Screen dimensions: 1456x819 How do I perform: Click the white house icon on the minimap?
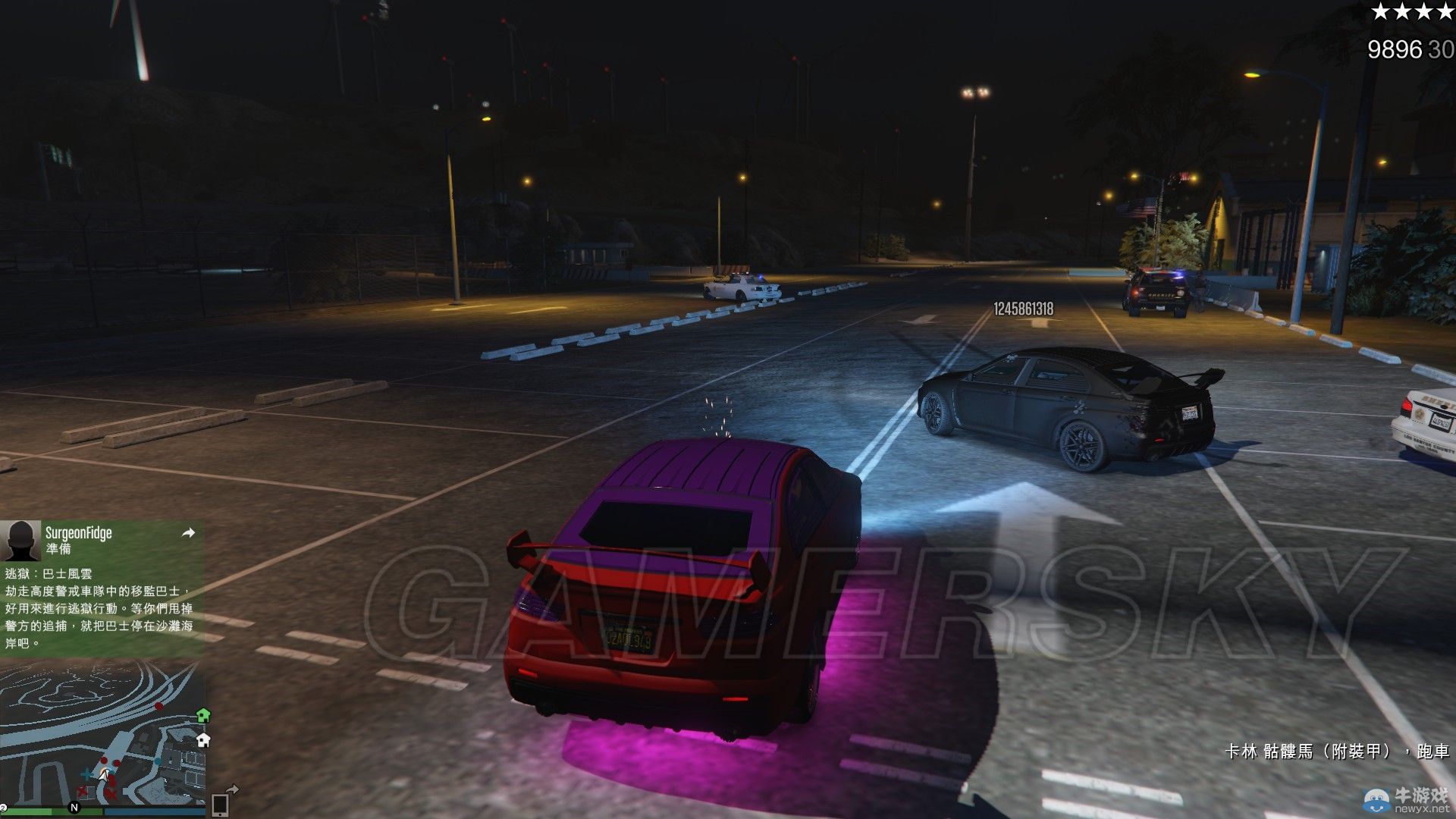tap(203, 740)
